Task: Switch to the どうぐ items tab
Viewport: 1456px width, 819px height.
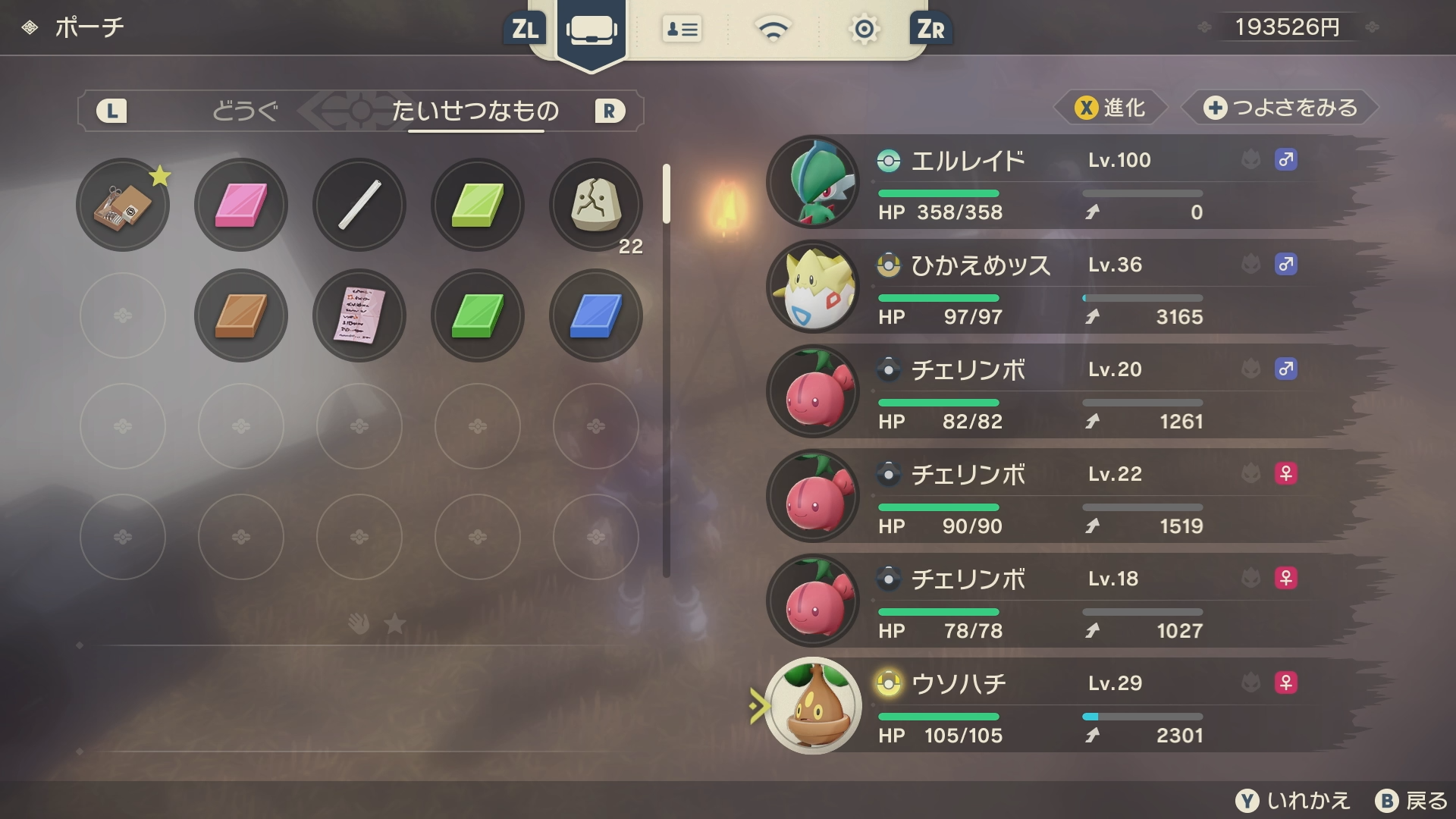Action: 245,111
